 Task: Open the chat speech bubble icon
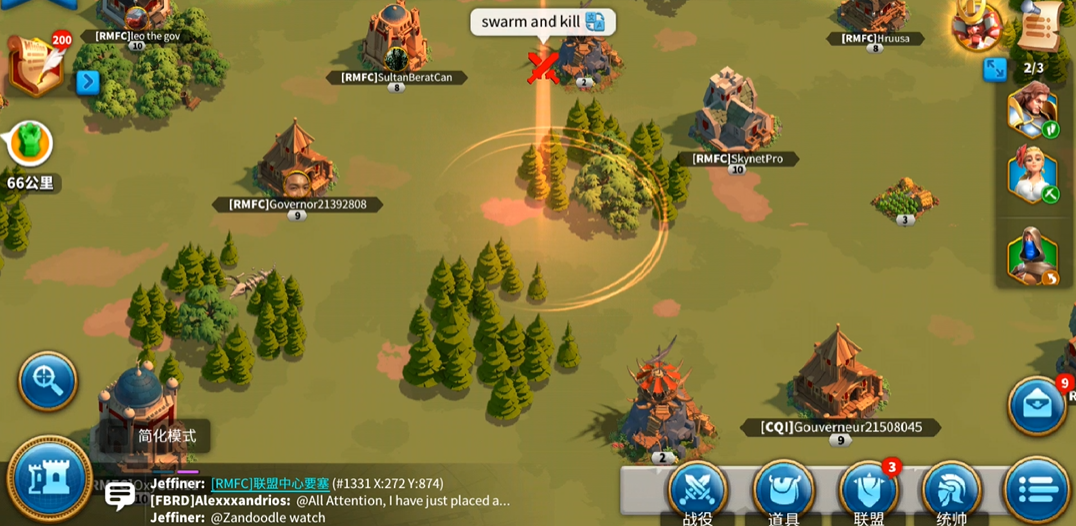click(120, 495)
